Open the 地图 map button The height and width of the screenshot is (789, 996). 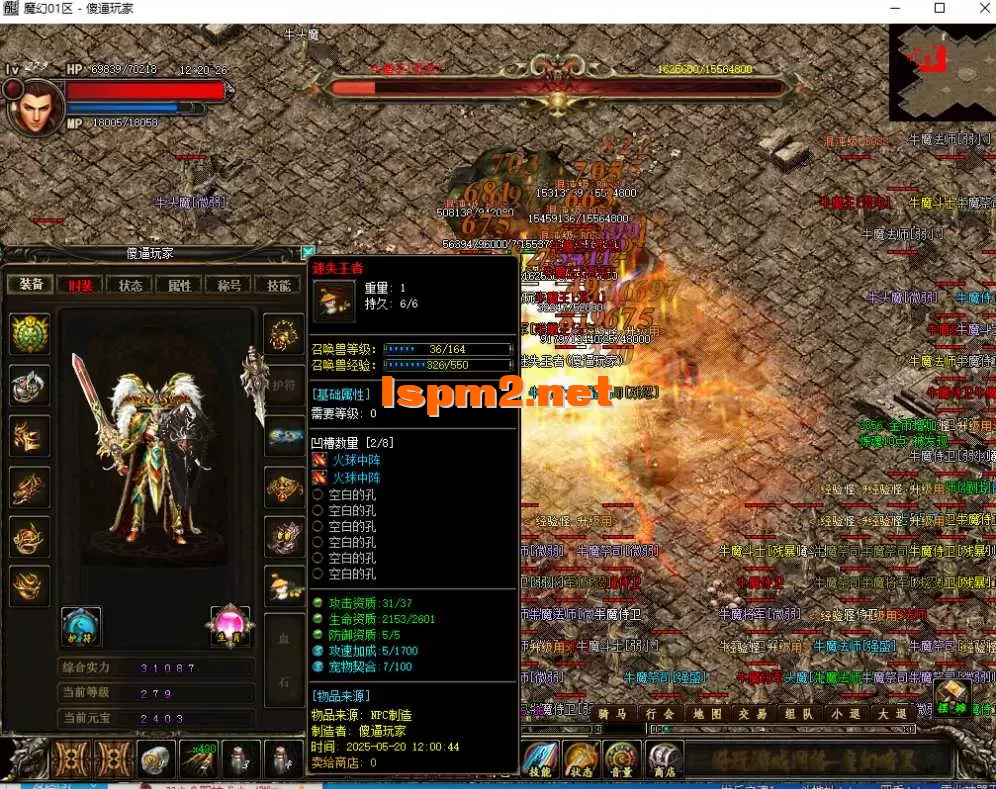click(x=707, y=714)
